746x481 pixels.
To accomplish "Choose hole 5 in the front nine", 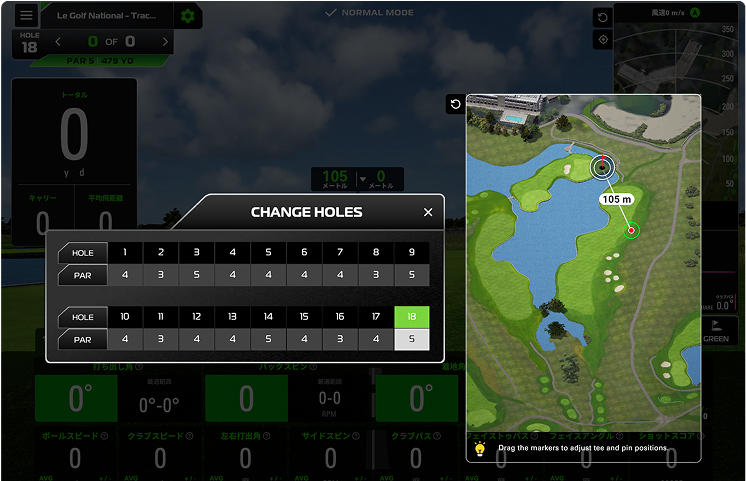I will pos(268,253).
